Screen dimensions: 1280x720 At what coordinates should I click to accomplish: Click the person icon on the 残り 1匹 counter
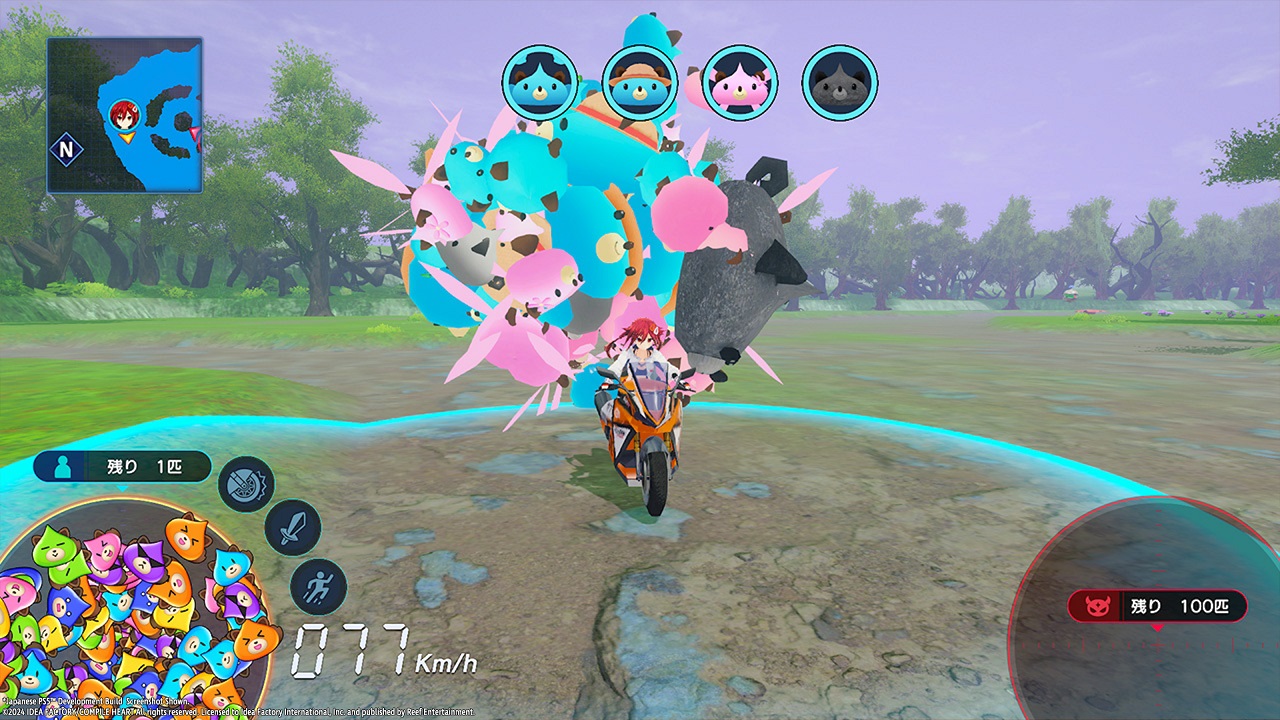pos(62,466)
